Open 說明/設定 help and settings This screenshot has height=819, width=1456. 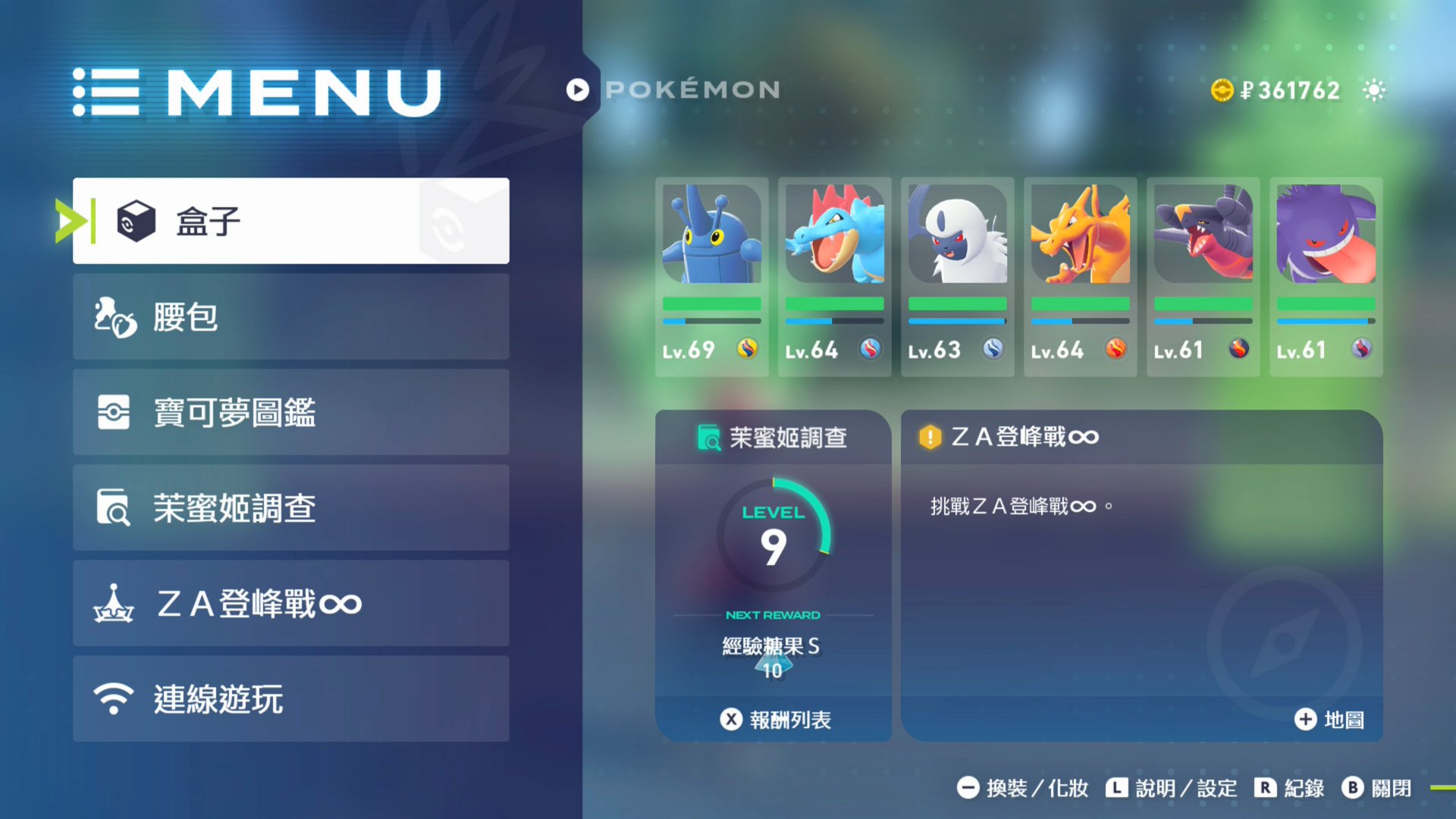point(1171,789)
